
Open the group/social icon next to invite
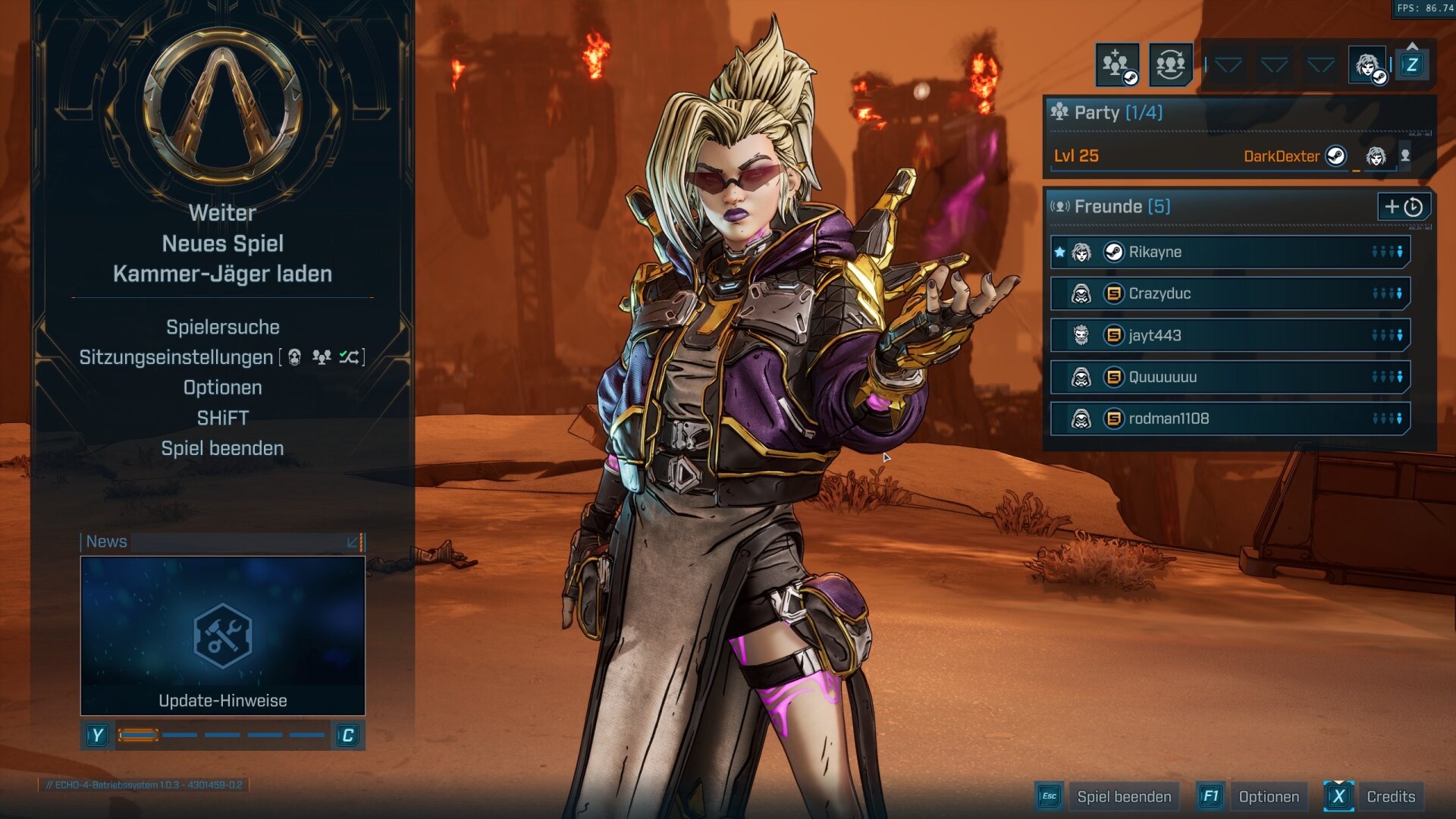point(1170,64)
